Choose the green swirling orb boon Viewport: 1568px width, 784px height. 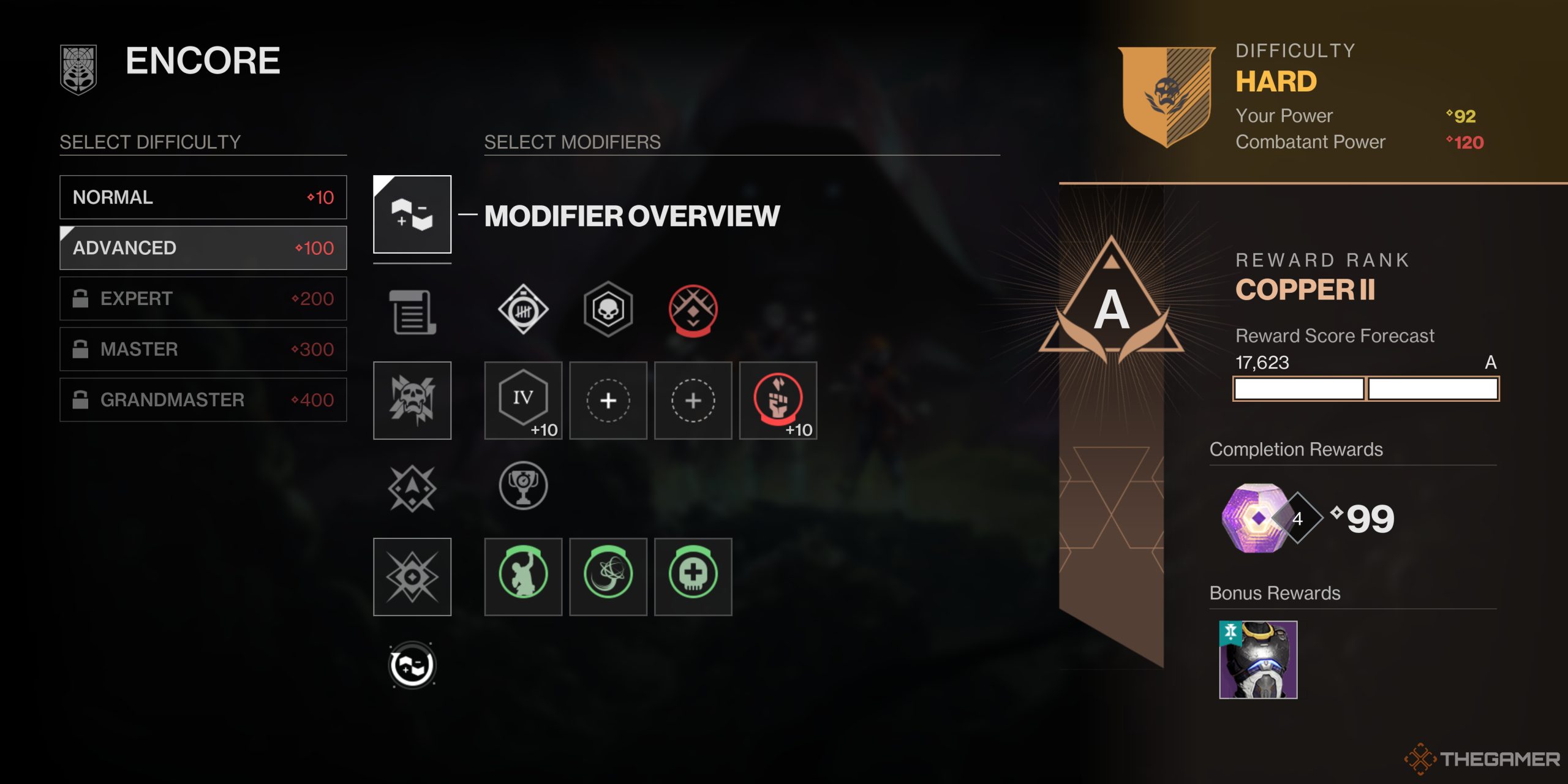tap(608, 576)
